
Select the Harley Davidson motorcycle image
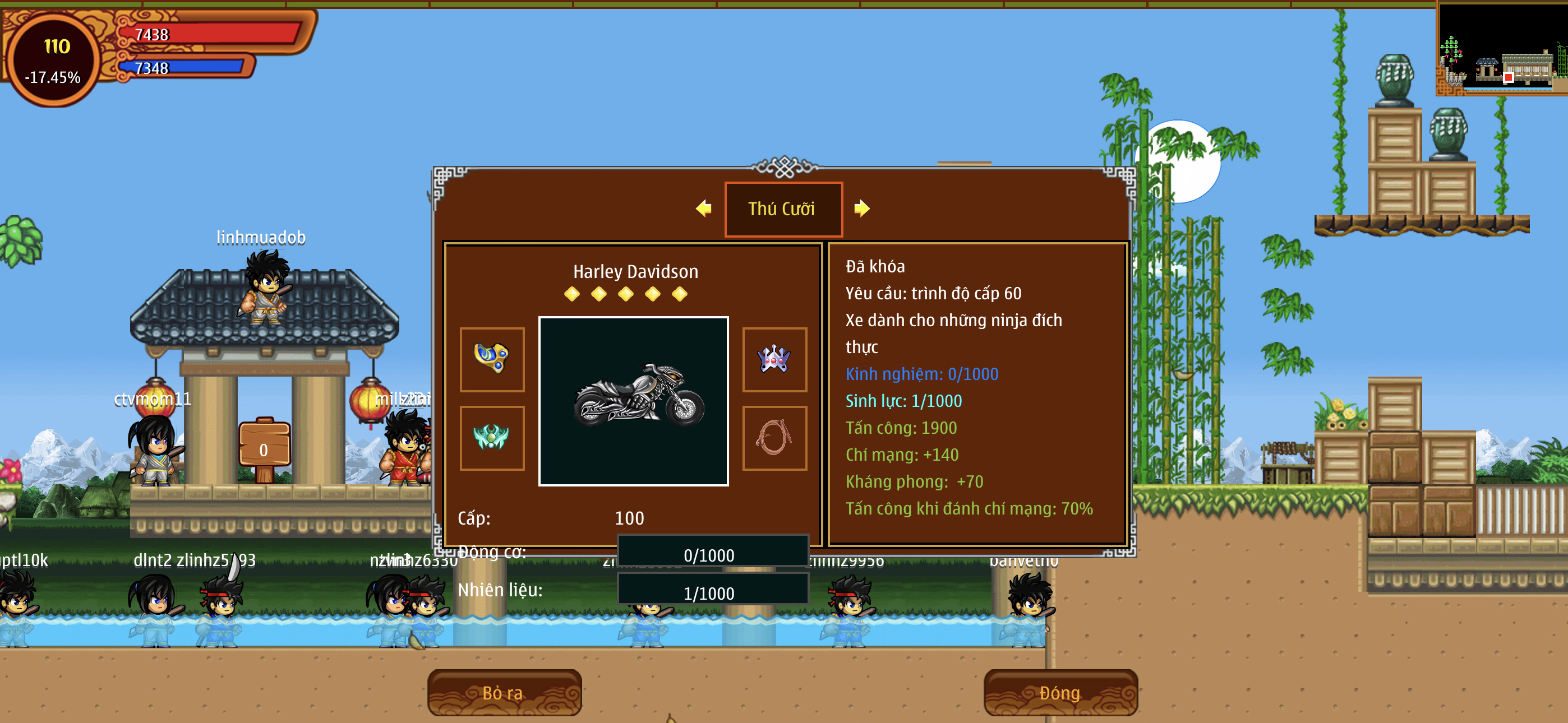pos(633,401)
